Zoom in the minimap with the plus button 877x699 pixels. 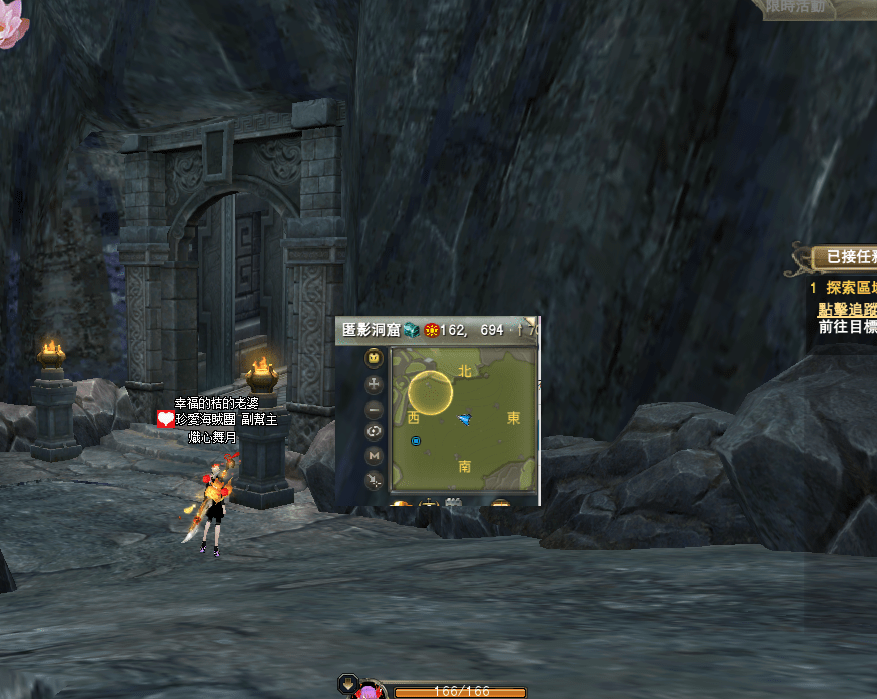click(x=375, y=384)
